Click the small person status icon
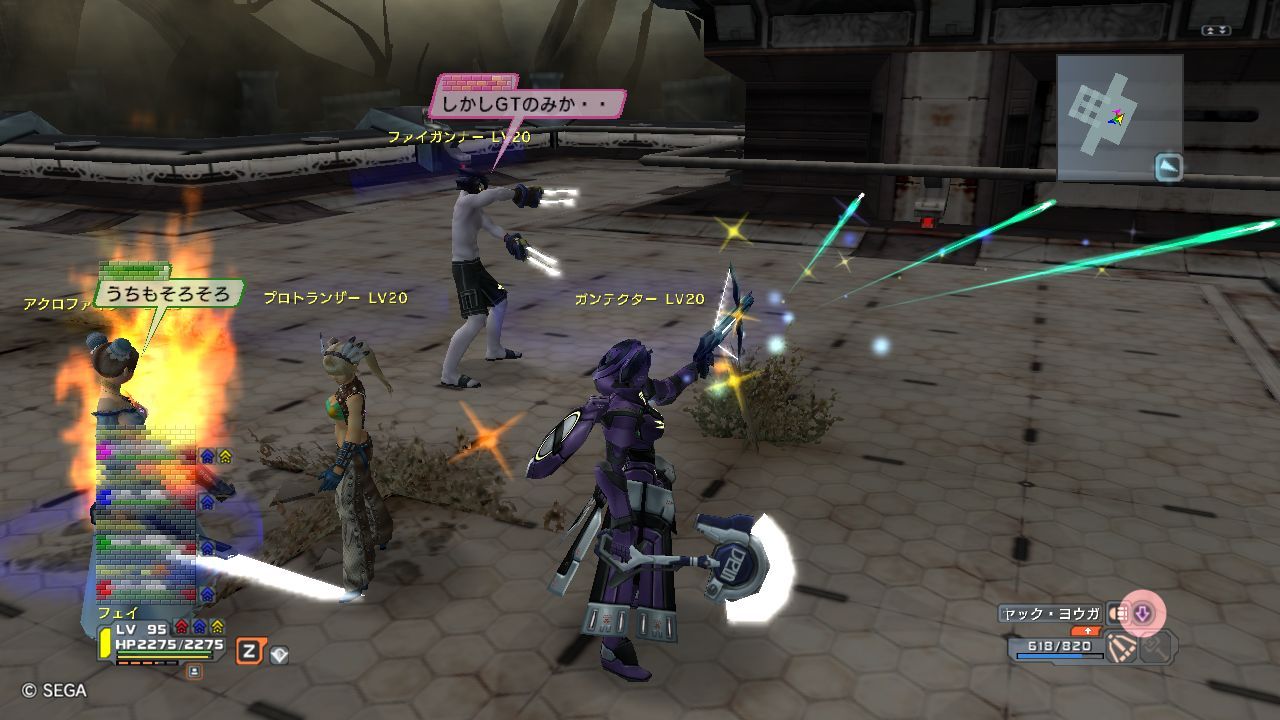The width and height of the screenshot is (1280, 720). (x=194, y=671)
